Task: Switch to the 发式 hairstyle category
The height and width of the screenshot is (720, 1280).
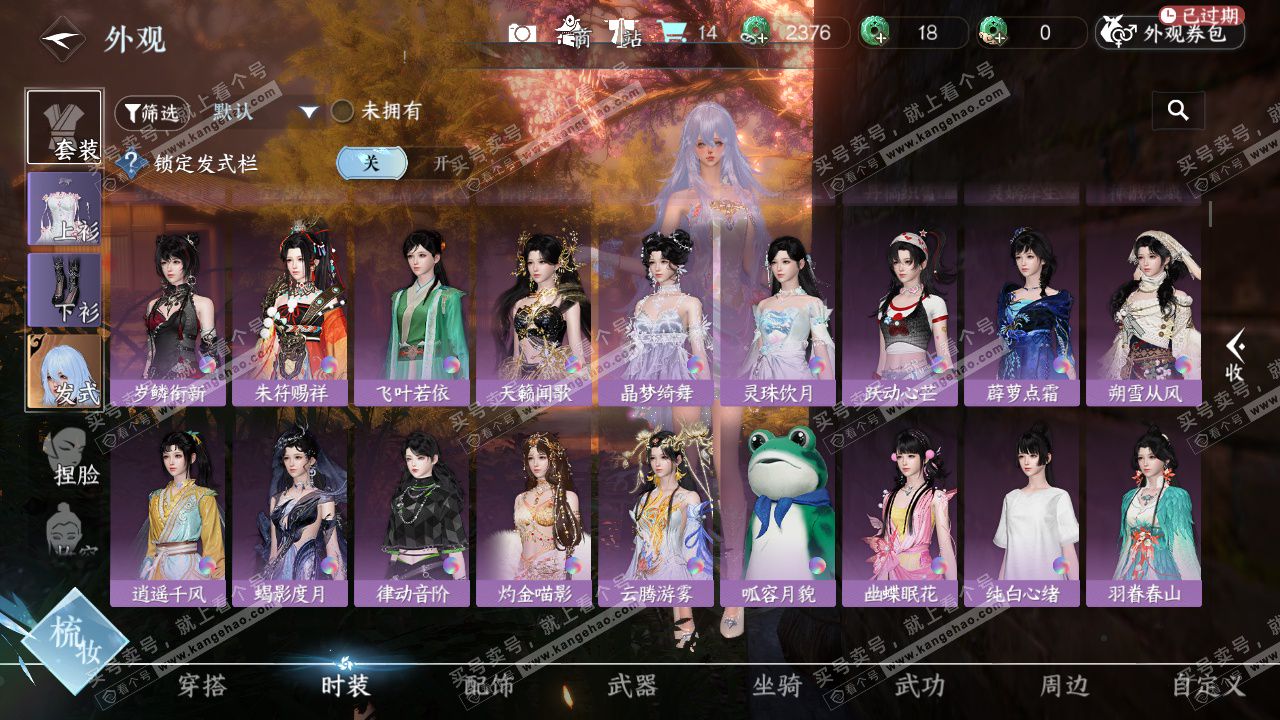Action: point(65,371)
